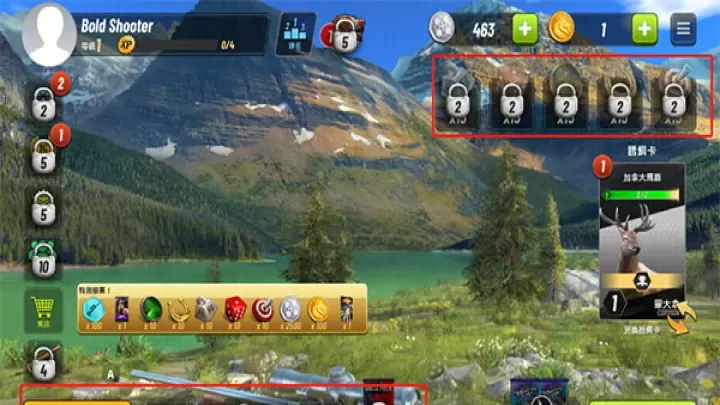The height and width of the screenshot is (405, 720).
Task: Add gold coins with the plus button
Action: click(644, 29)
